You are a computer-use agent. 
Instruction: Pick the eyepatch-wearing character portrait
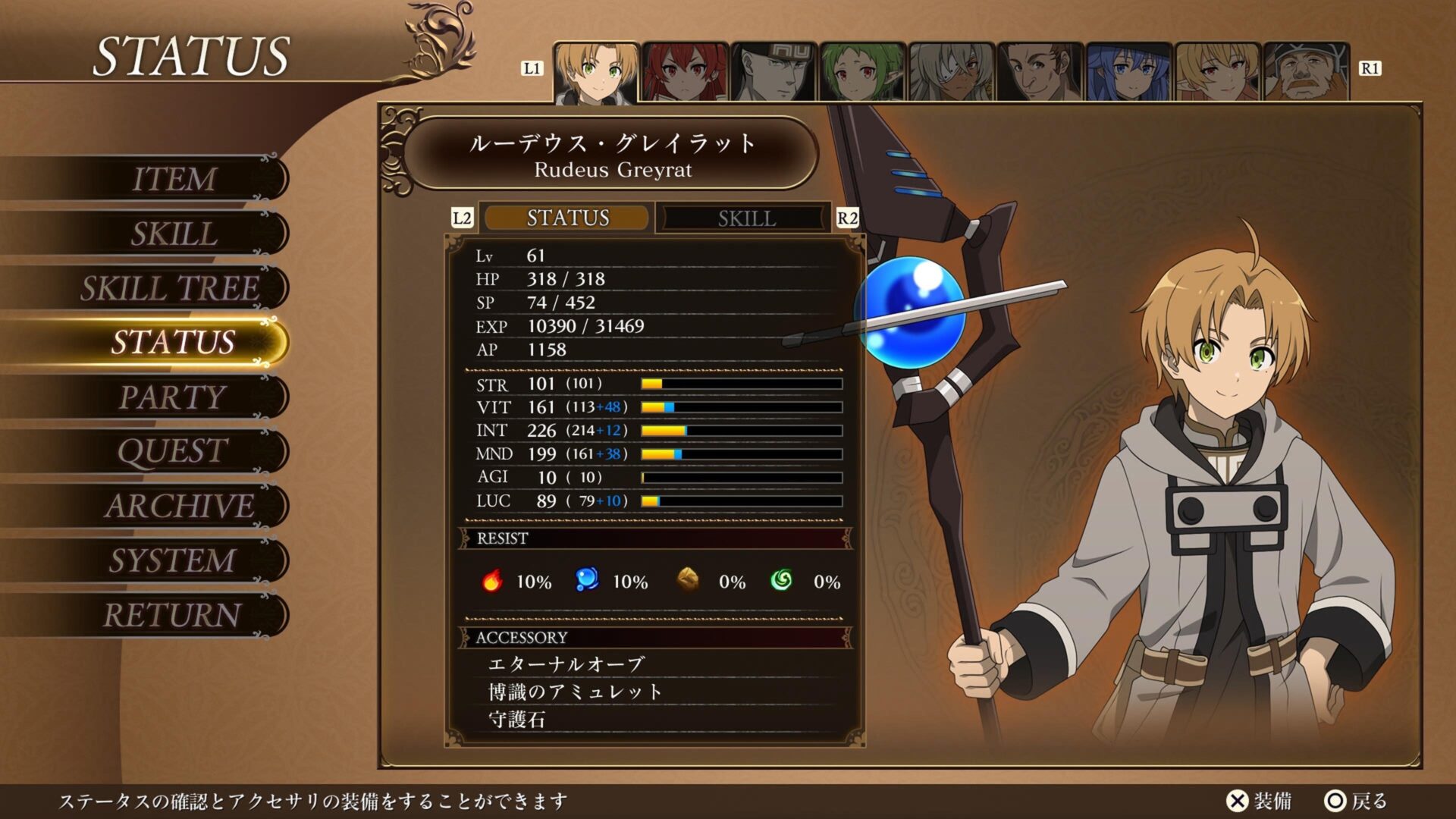coord(951,73)
